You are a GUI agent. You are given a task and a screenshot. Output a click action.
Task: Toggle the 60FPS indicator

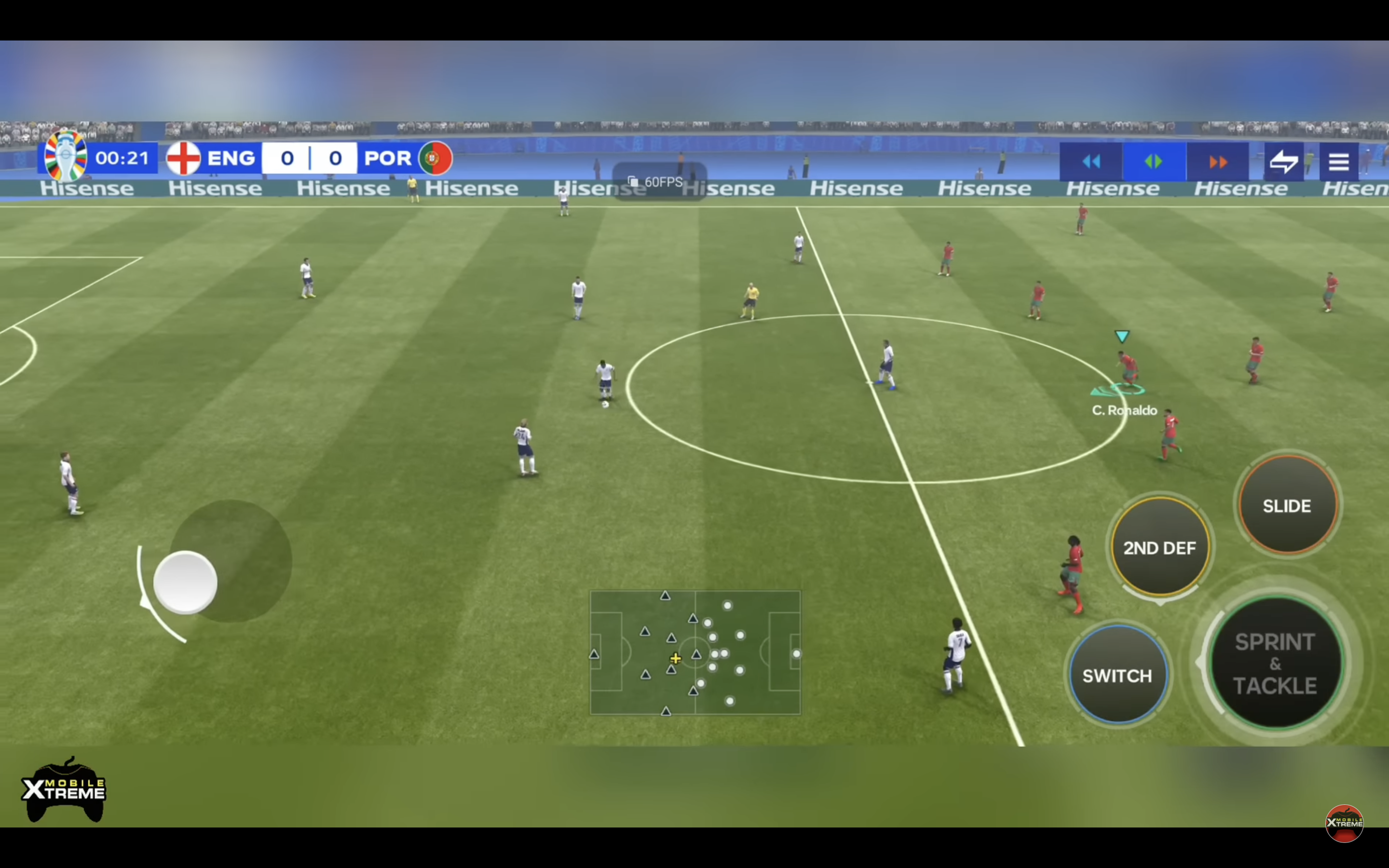pyautogui.click(x=663, y=182)
